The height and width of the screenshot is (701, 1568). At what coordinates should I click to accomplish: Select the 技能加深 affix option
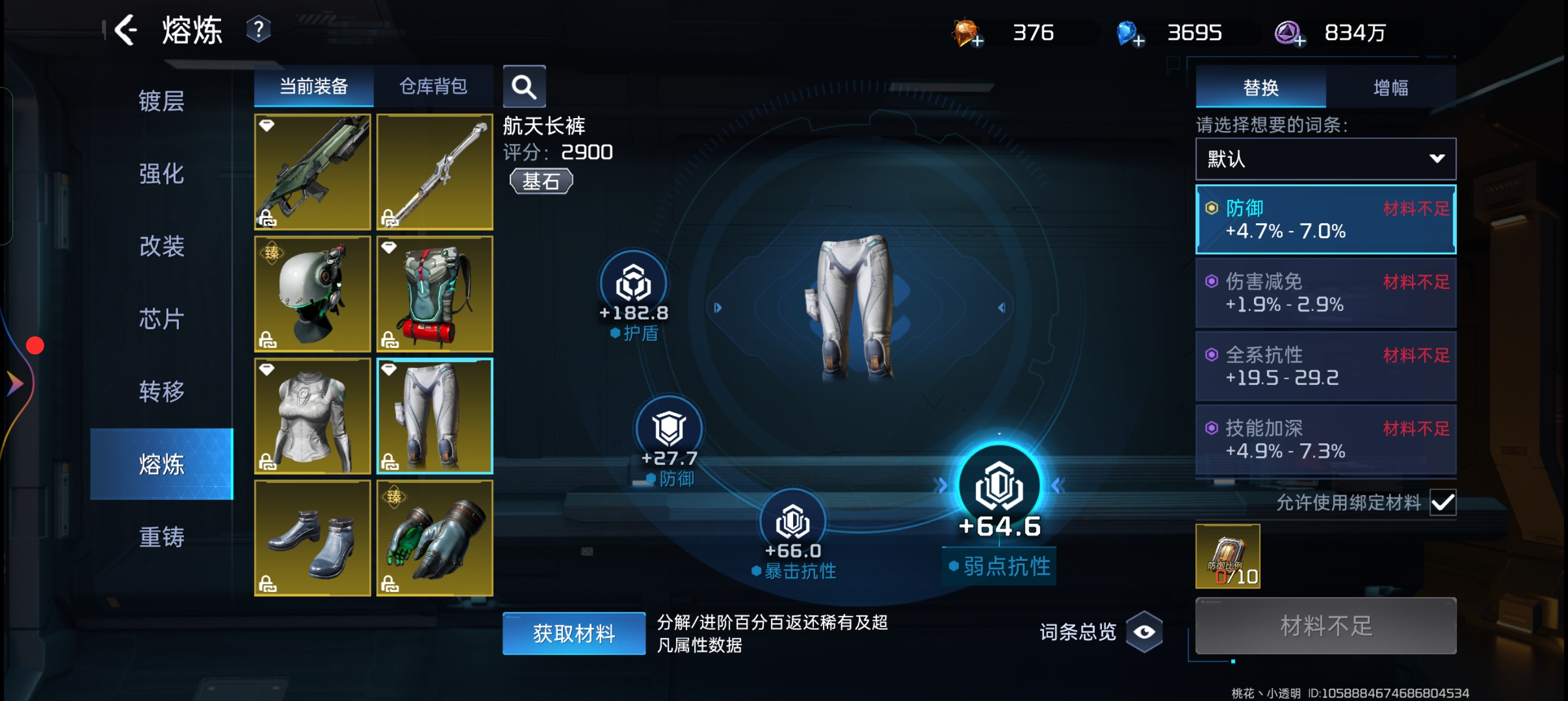pyautogui.click(x=1325, y=439)
